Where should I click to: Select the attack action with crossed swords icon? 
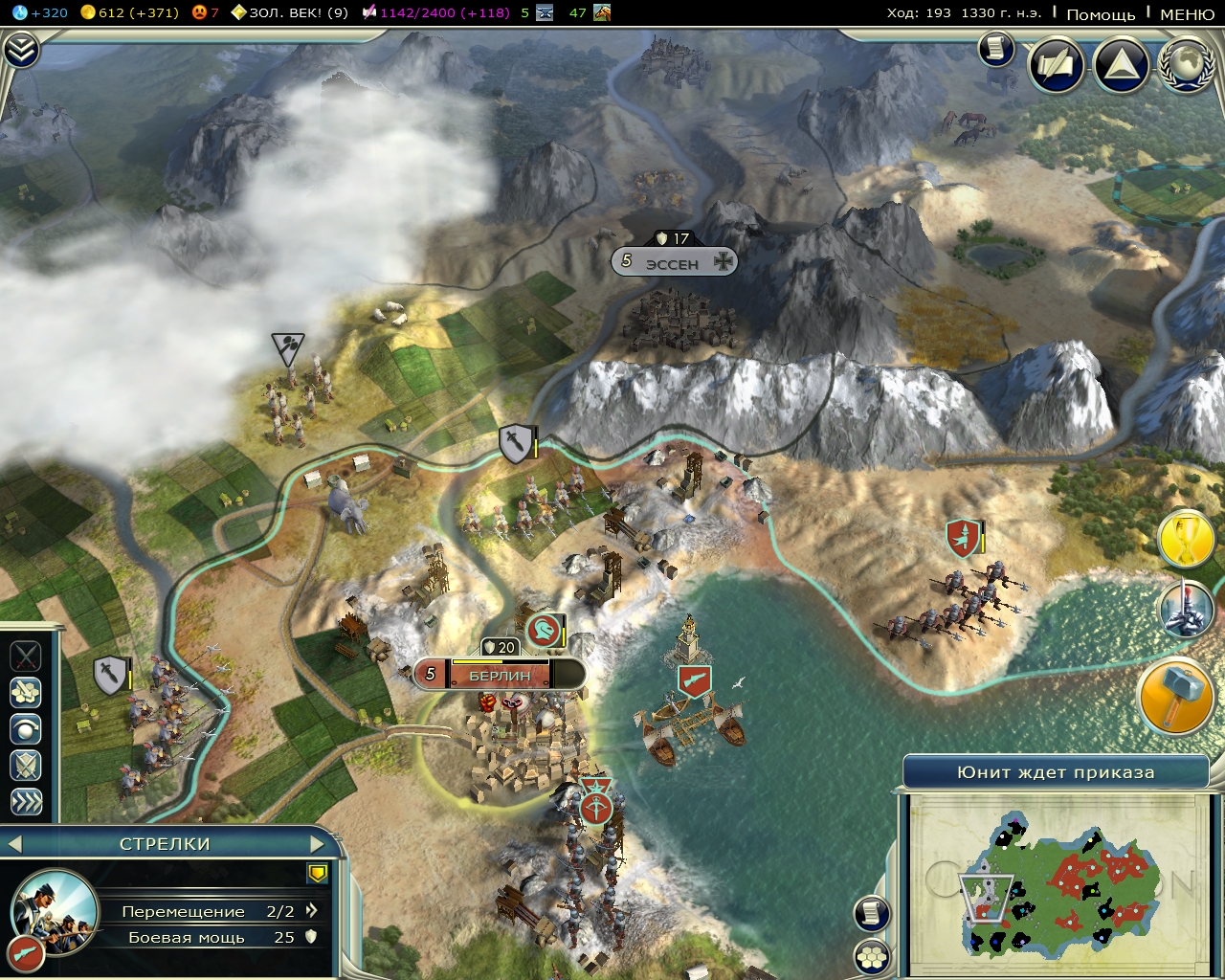[x=25, y=656]
